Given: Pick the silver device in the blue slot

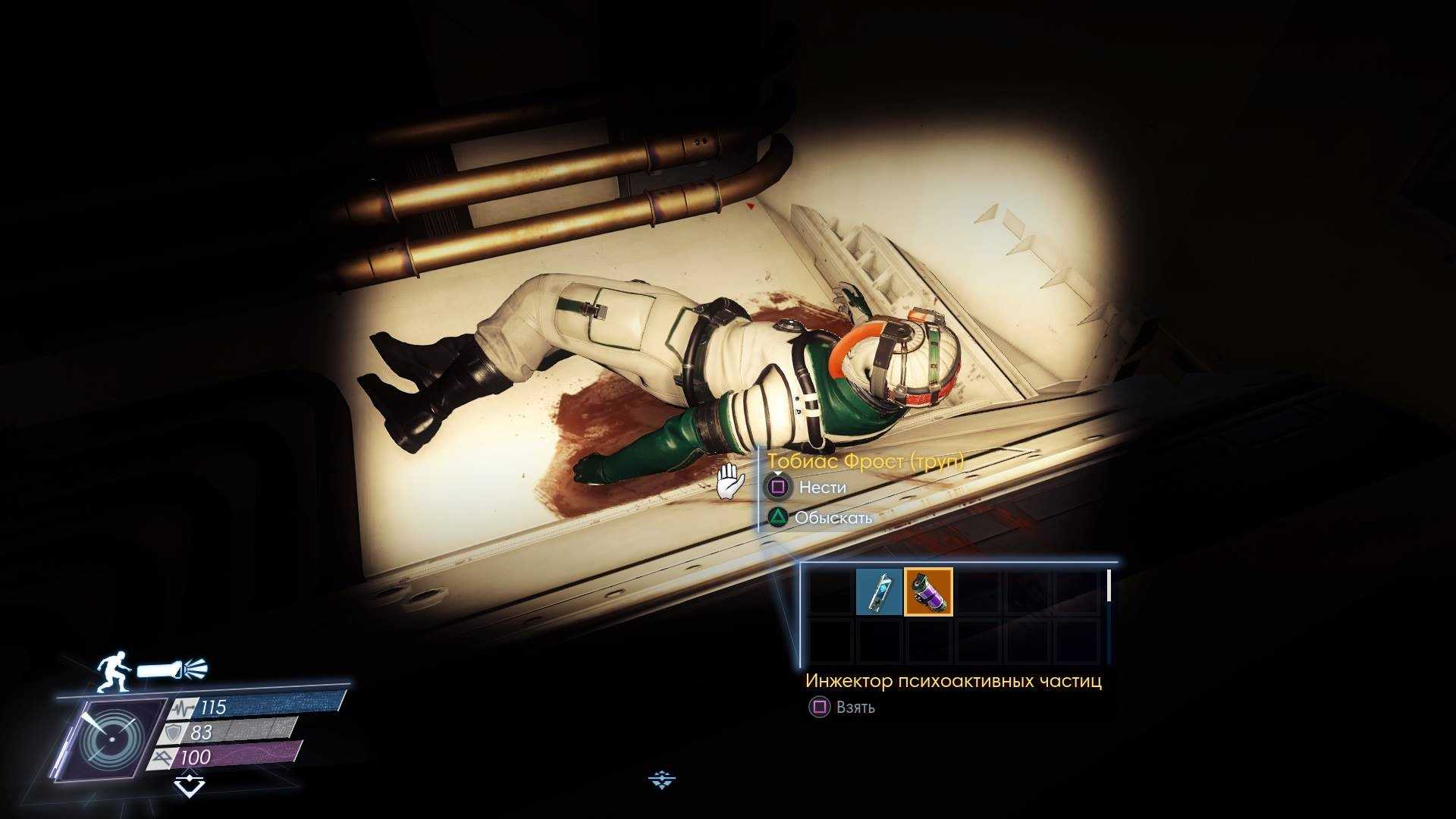Looking at the screenshot, I should [879, 591].
